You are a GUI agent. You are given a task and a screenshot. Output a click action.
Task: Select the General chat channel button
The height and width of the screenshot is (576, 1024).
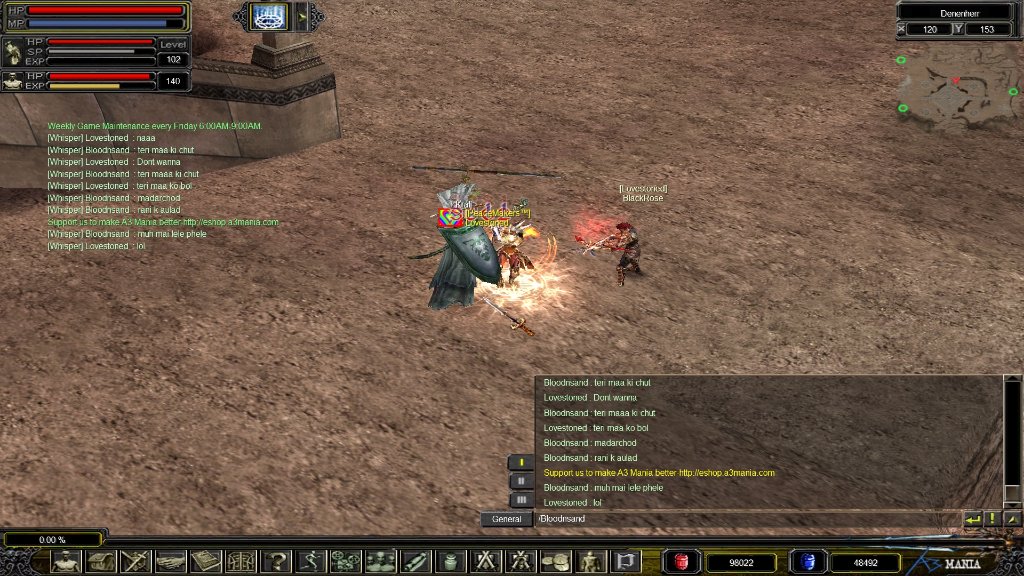point(506,519)
